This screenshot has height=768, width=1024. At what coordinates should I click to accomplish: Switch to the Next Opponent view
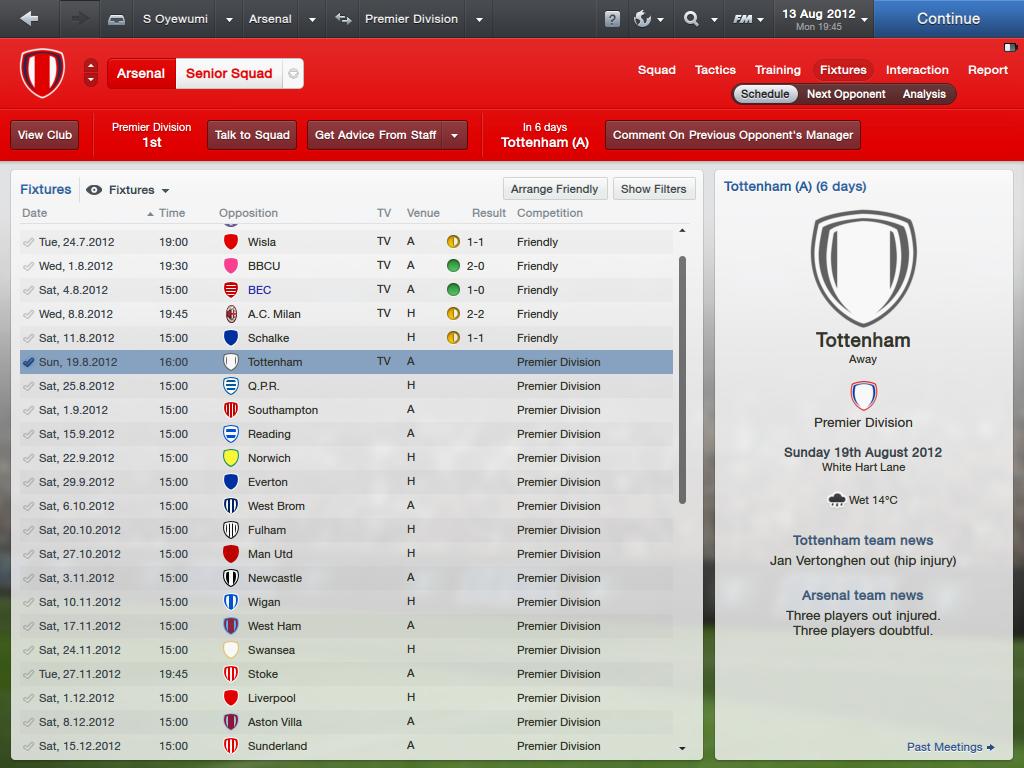846,94
